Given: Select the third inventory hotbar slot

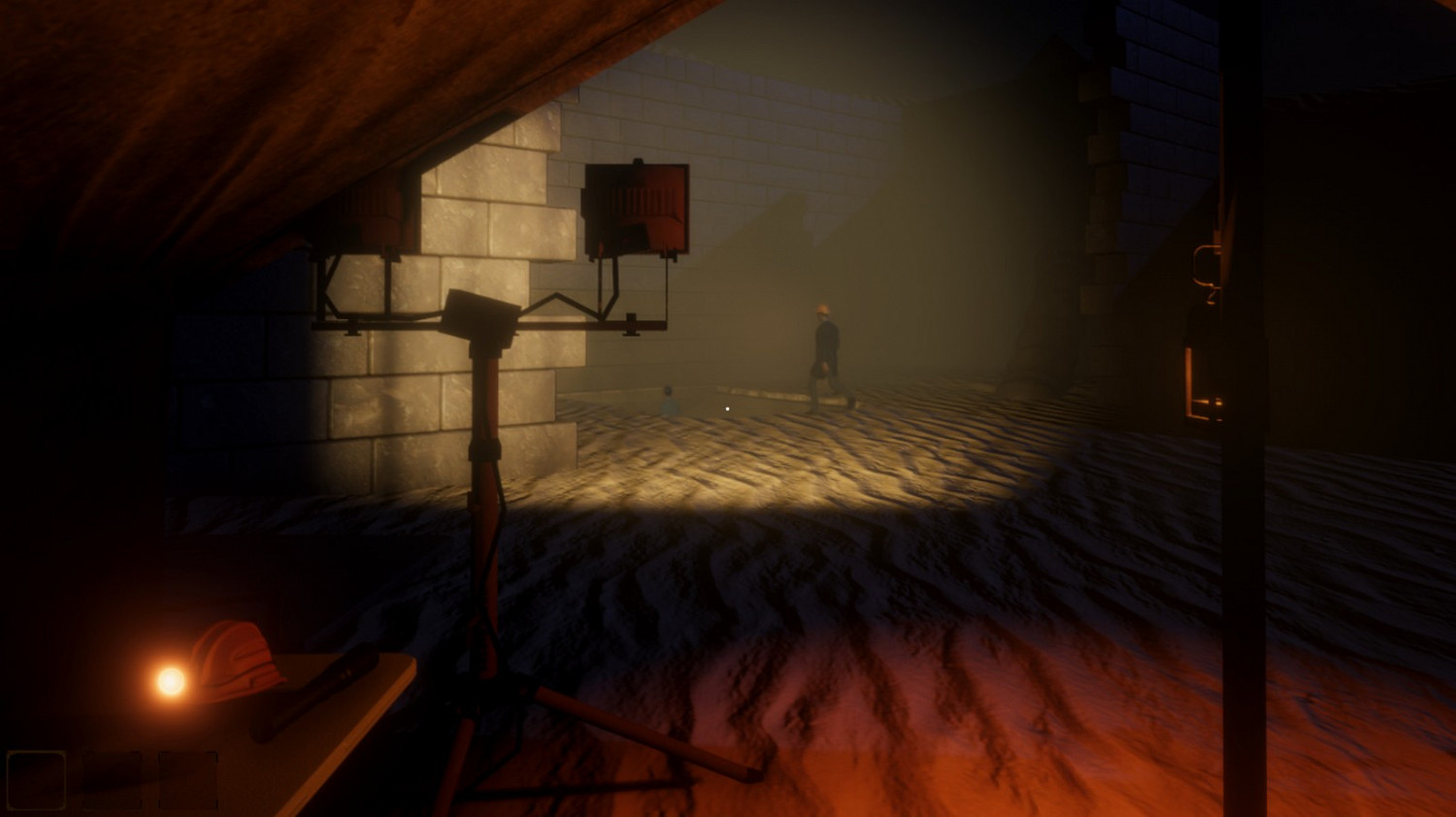Looking at the screenshot, I should pyautogui.click(x=187, y=780).
